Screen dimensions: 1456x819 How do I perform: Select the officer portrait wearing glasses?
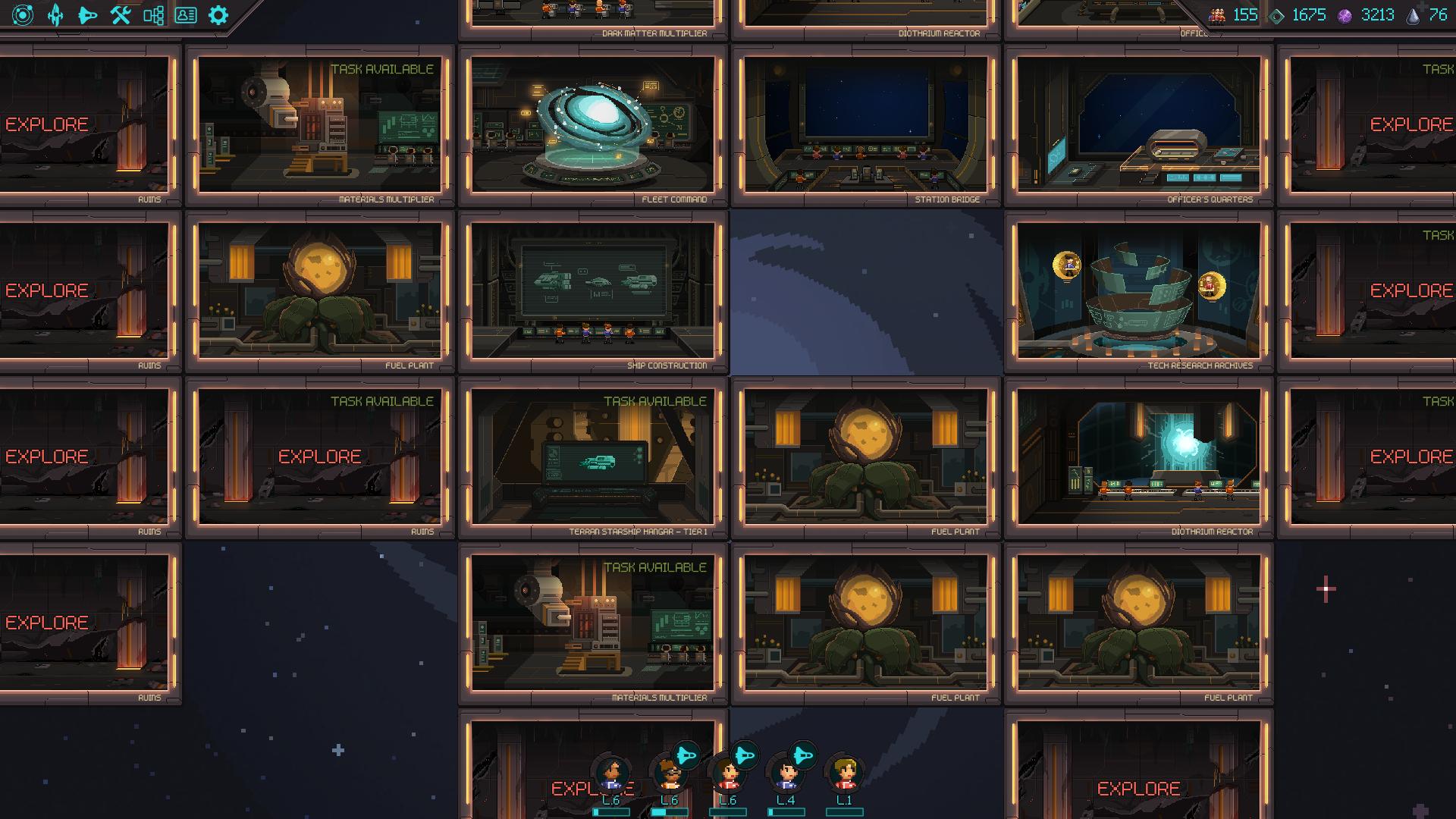click(x=669, y=773)
